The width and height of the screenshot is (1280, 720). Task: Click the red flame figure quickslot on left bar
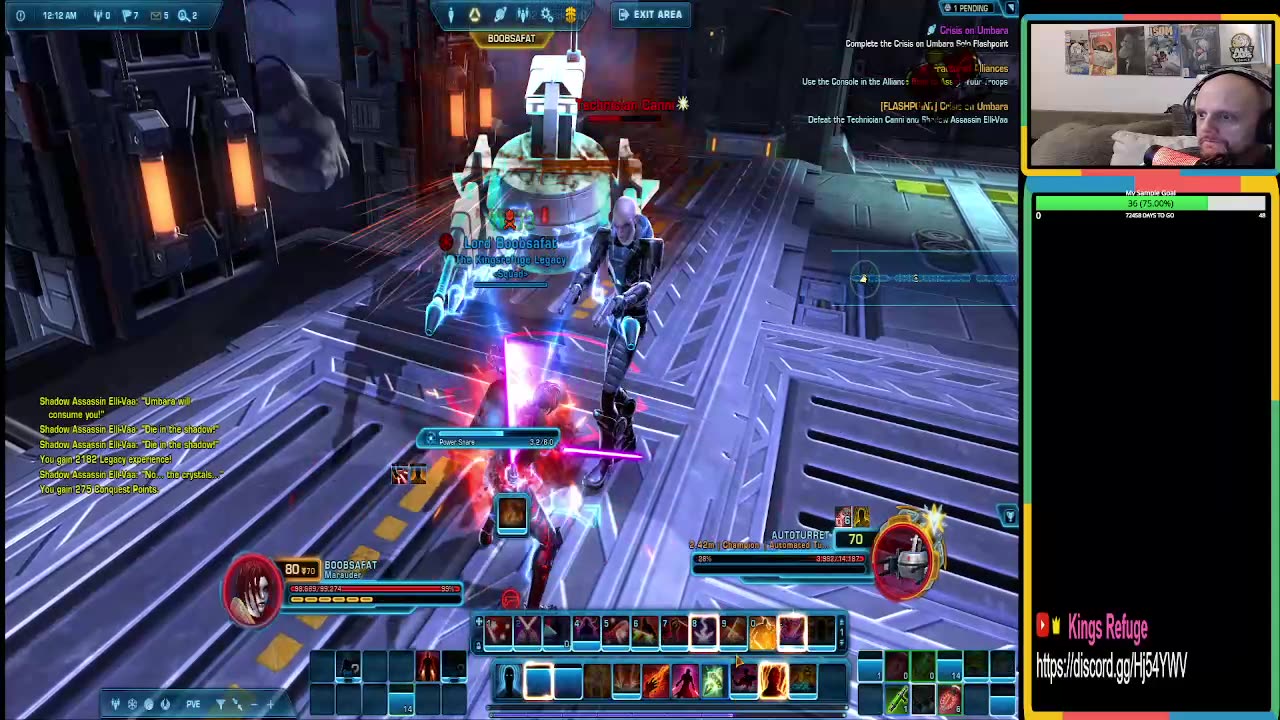pos(427,665)
